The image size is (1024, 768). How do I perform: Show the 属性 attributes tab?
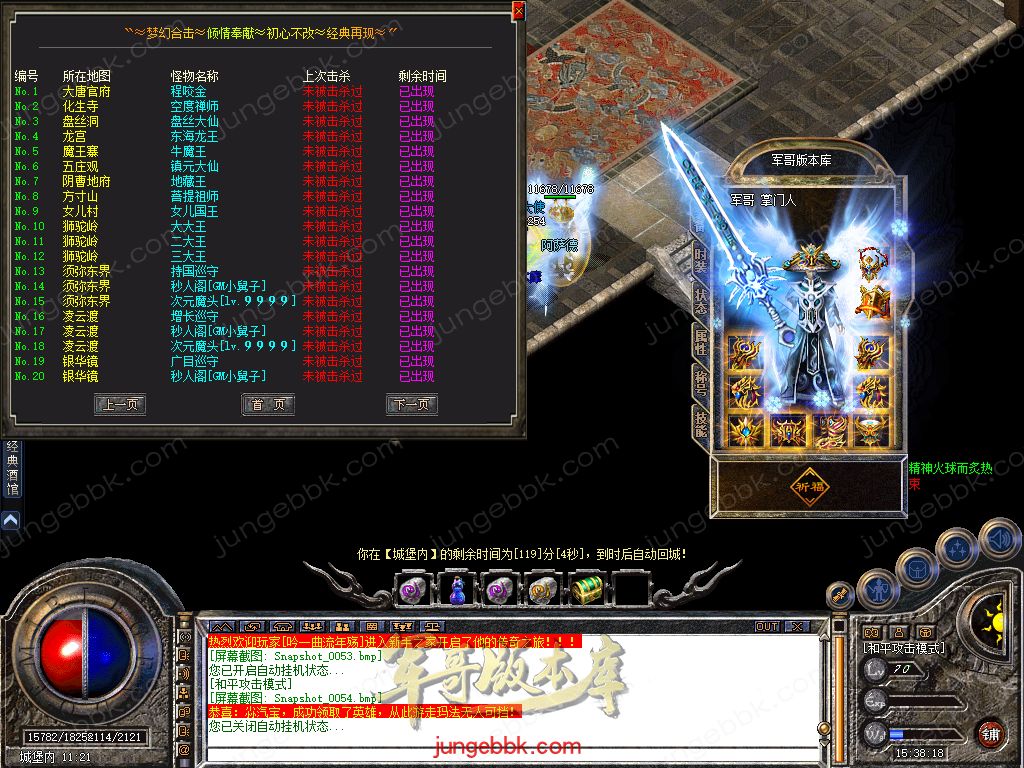point(701,343)
